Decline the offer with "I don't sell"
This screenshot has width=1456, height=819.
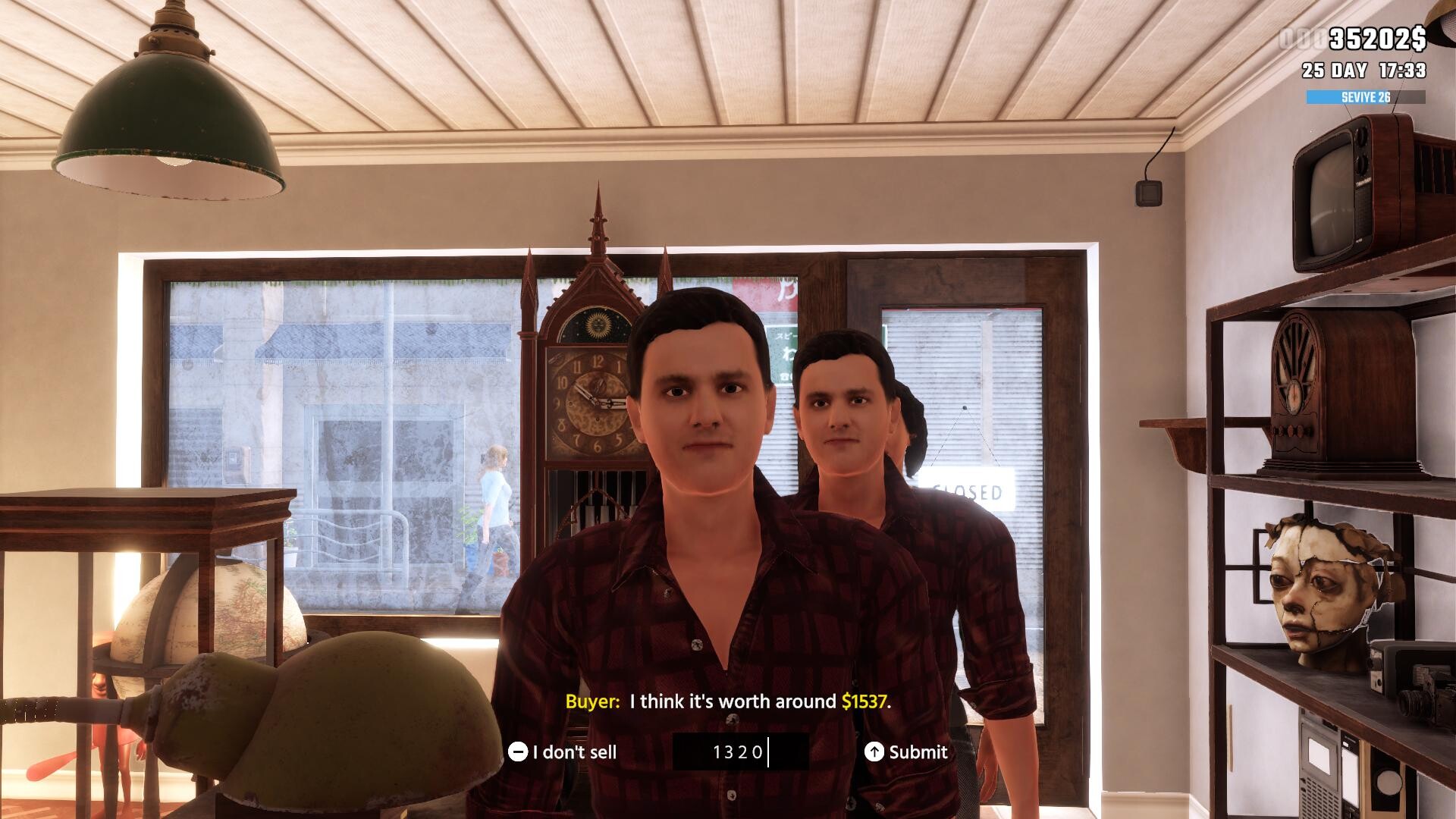coord(563,752)
